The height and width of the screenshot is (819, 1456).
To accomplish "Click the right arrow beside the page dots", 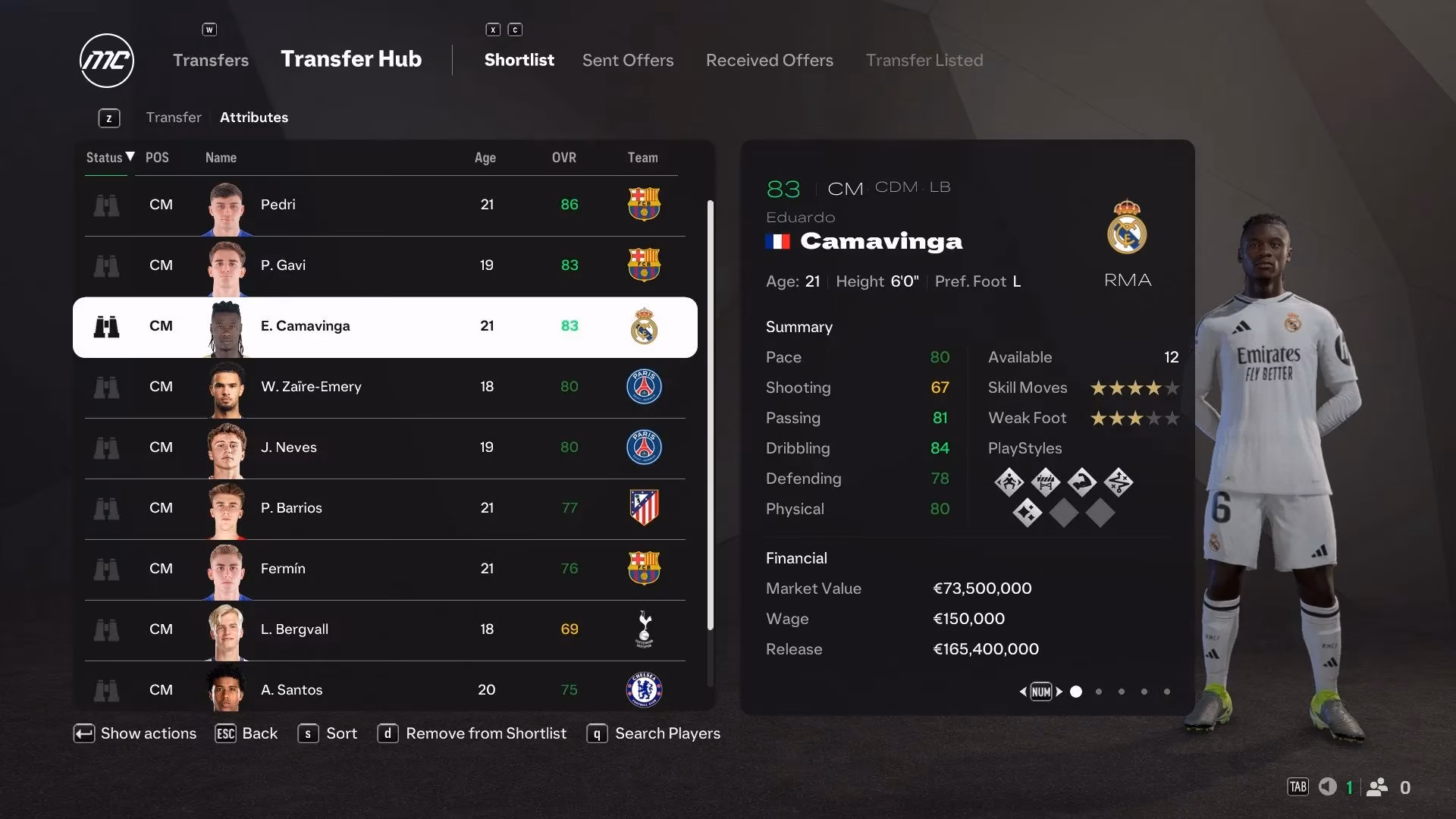I will pyautogui.click(x=1060, y=692).
